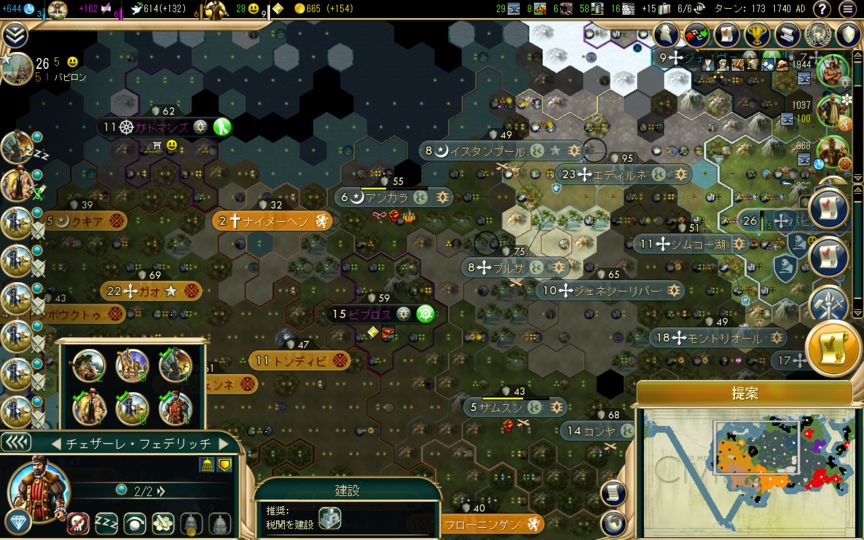Cycle to the next unit with right arrow
The width and height of the screenshot is (864, 540).
[x=225, y=443]
